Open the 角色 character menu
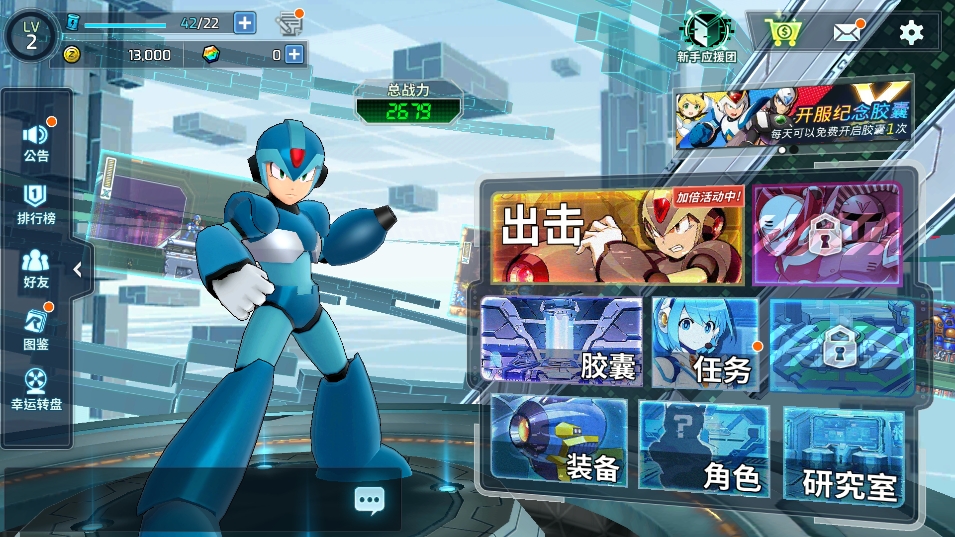 coord(705,447)
